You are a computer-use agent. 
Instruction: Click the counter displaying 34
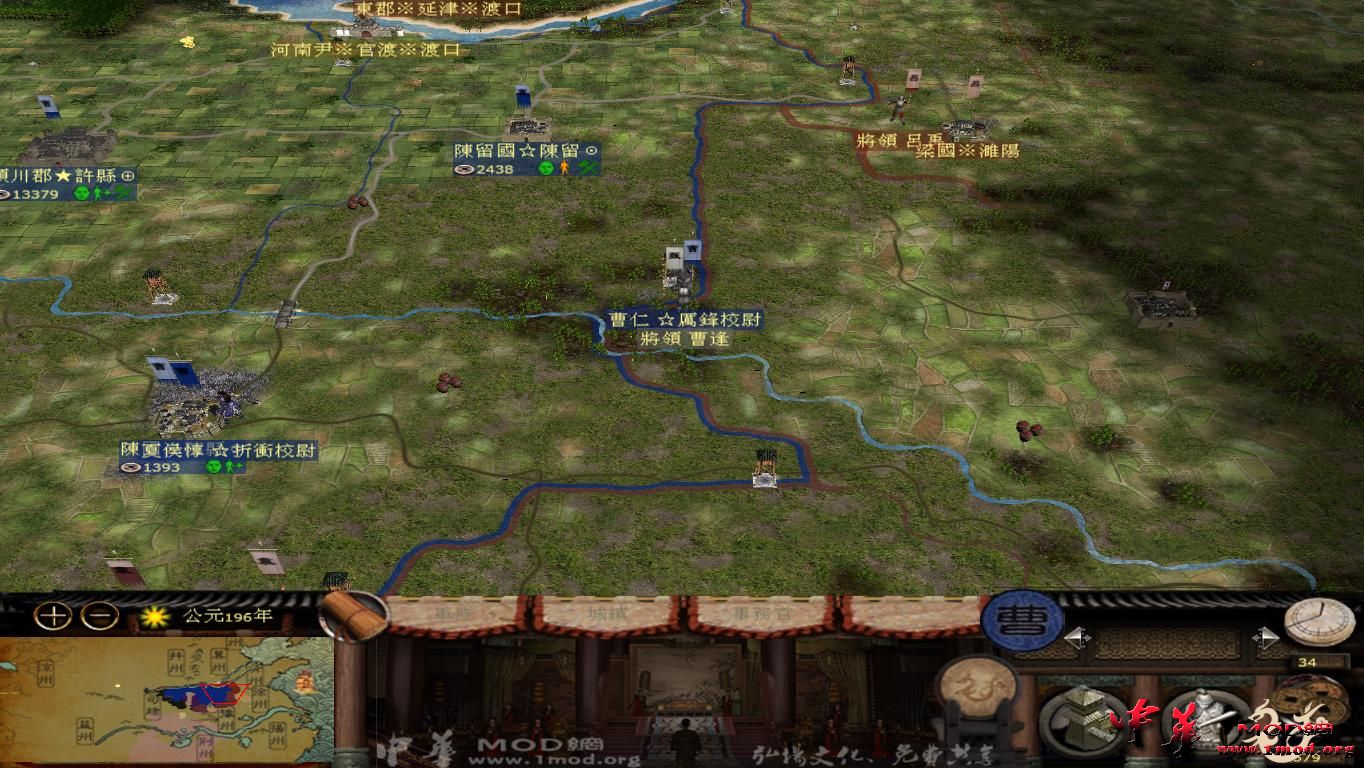pyautogui.click(x=1308, y=660)
